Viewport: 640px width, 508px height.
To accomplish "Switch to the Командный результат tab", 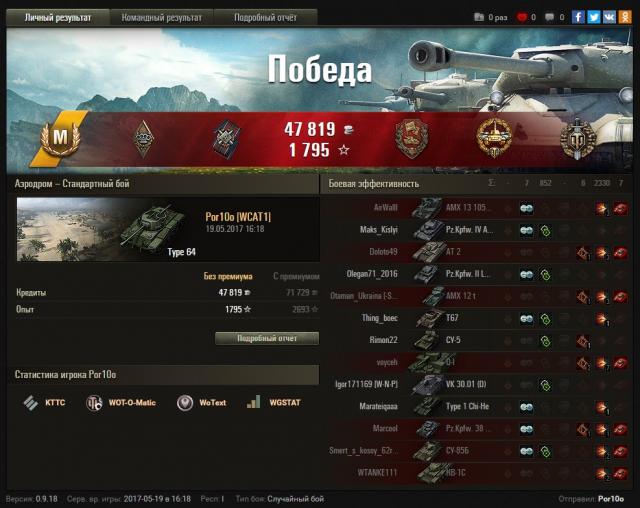I will click(161, 18).
